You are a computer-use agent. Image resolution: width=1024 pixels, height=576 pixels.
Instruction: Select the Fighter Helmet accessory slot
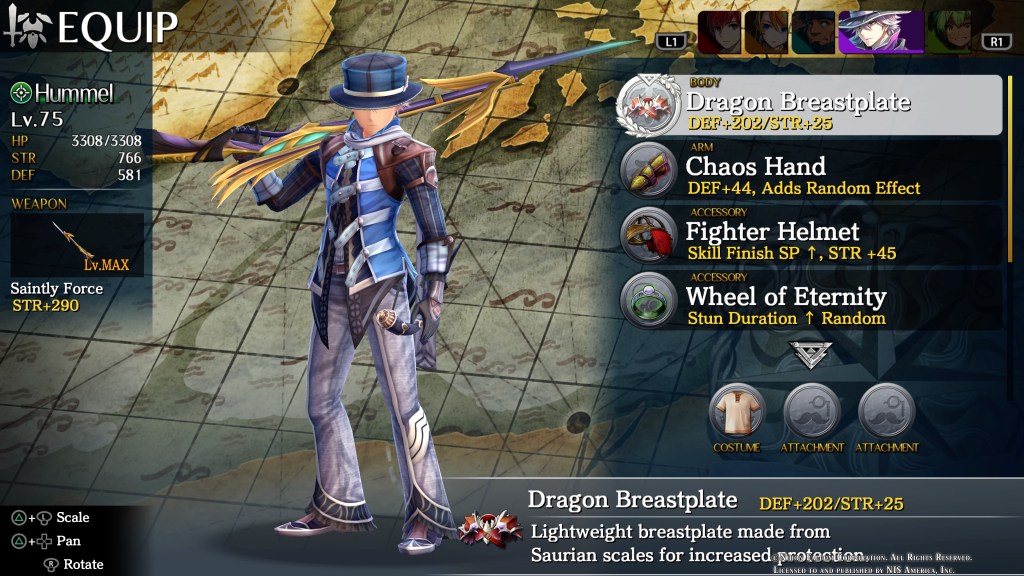coord(810,236)
